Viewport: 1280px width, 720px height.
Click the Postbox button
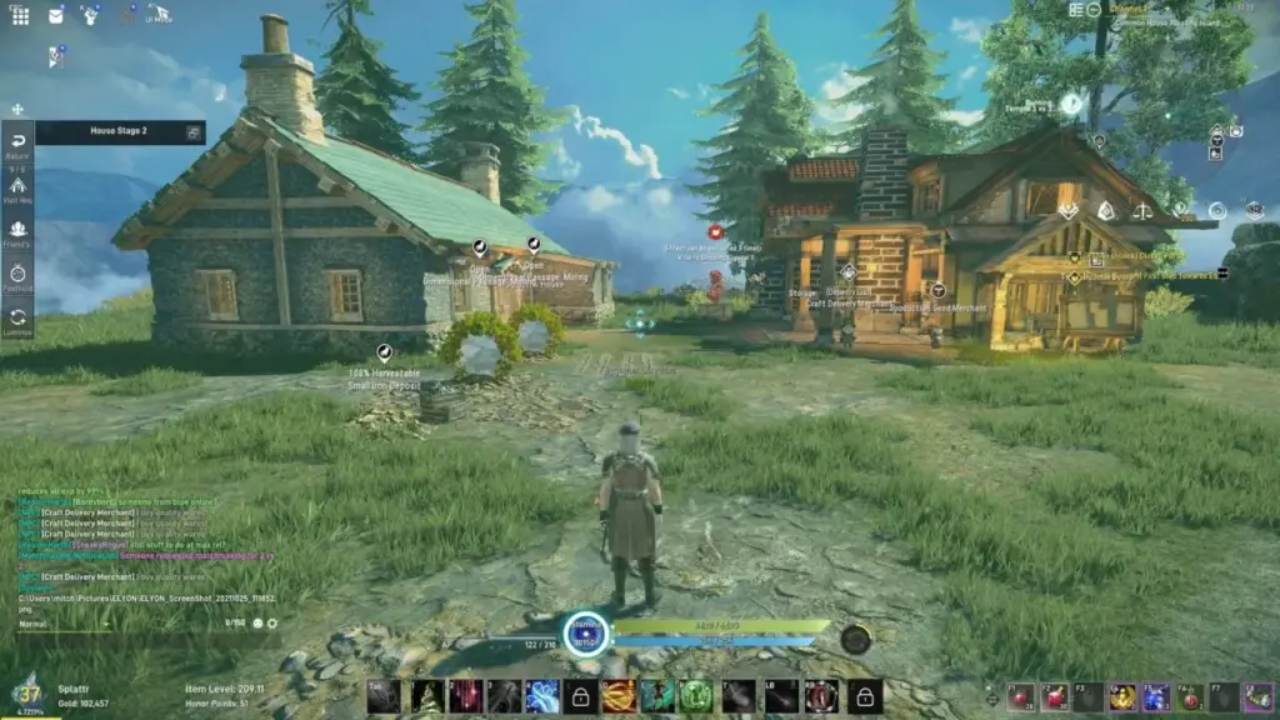click(x=18, y=274)
